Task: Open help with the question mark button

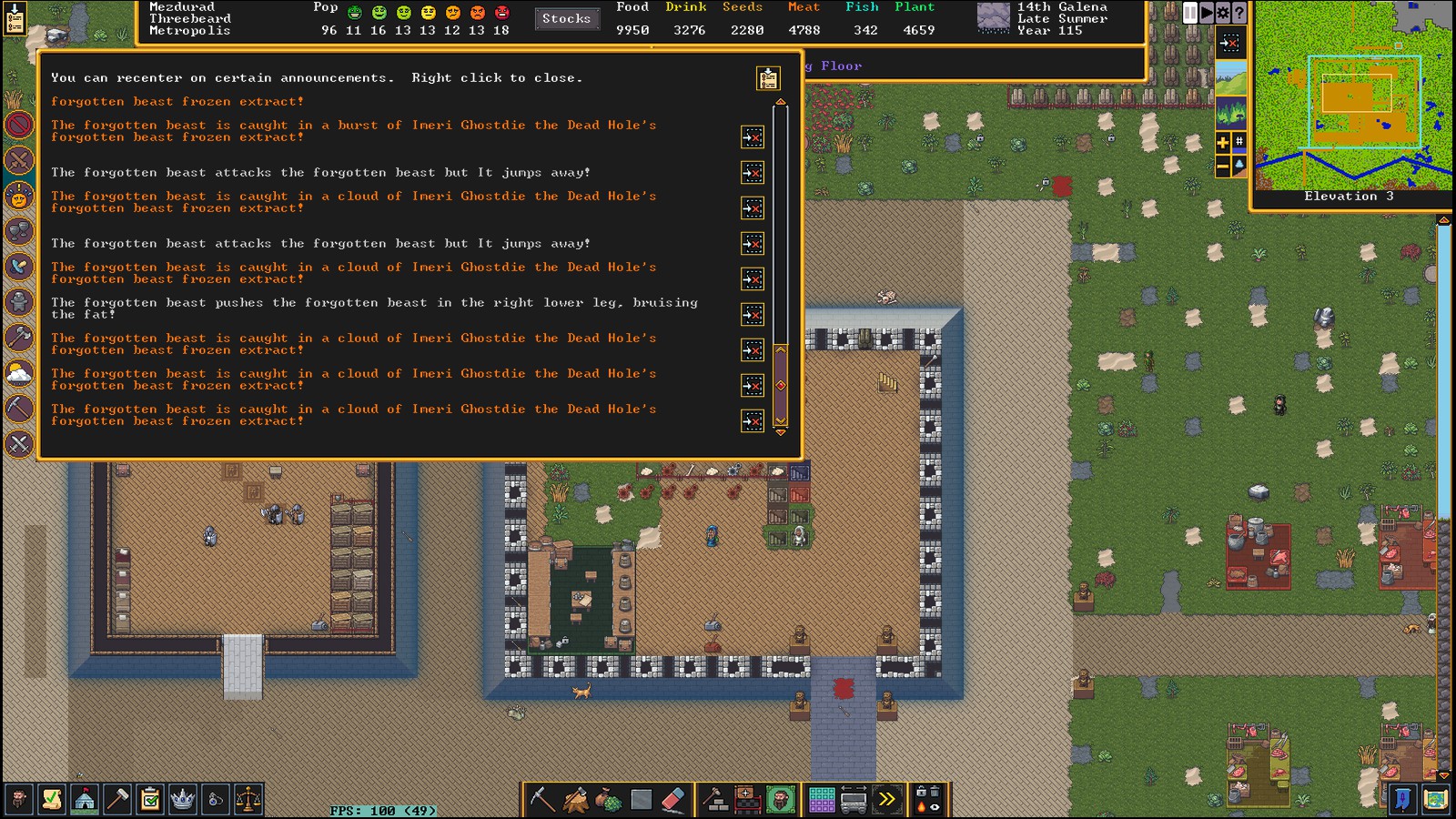Action: coord(1239,13)
